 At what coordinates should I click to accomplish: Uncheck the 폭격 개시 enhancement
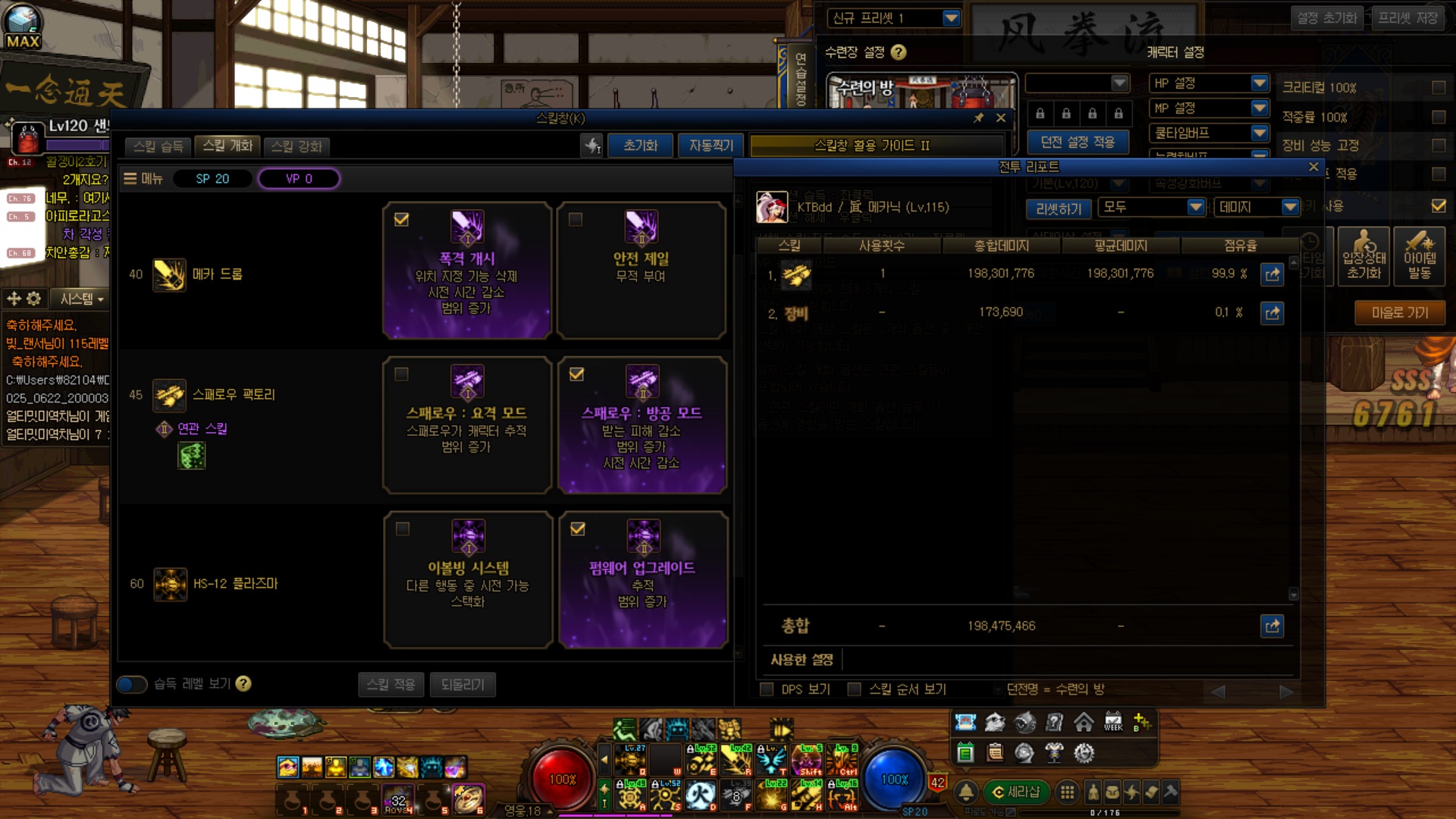click(402, 220)
